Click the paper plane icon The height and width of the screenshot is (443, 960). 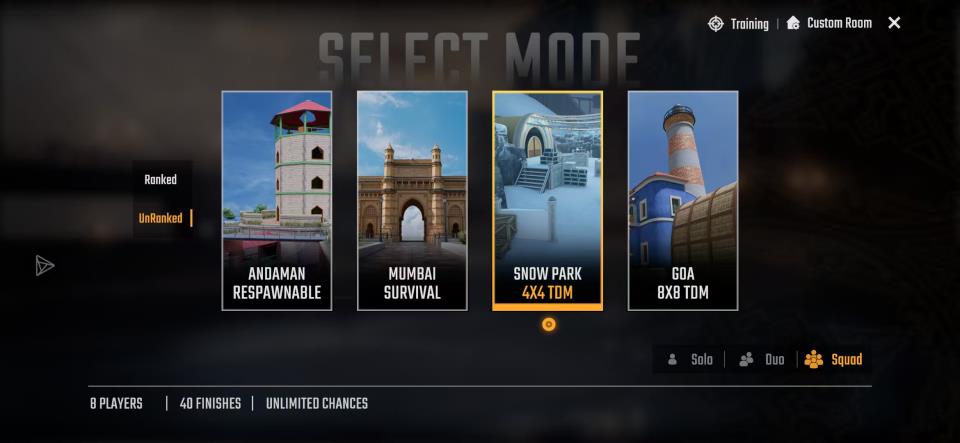(45, 265)
